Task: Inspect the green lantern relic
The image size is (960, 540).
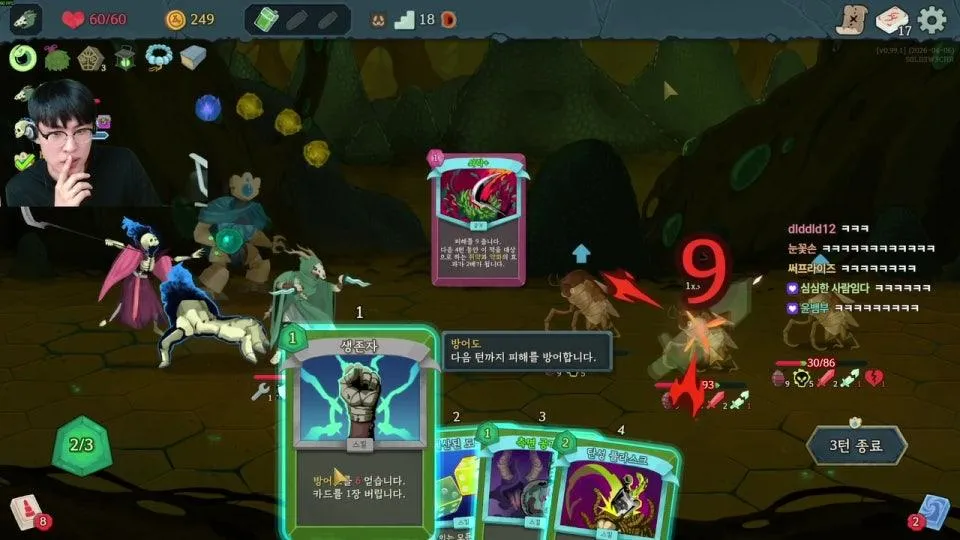Action: [125, 57]
